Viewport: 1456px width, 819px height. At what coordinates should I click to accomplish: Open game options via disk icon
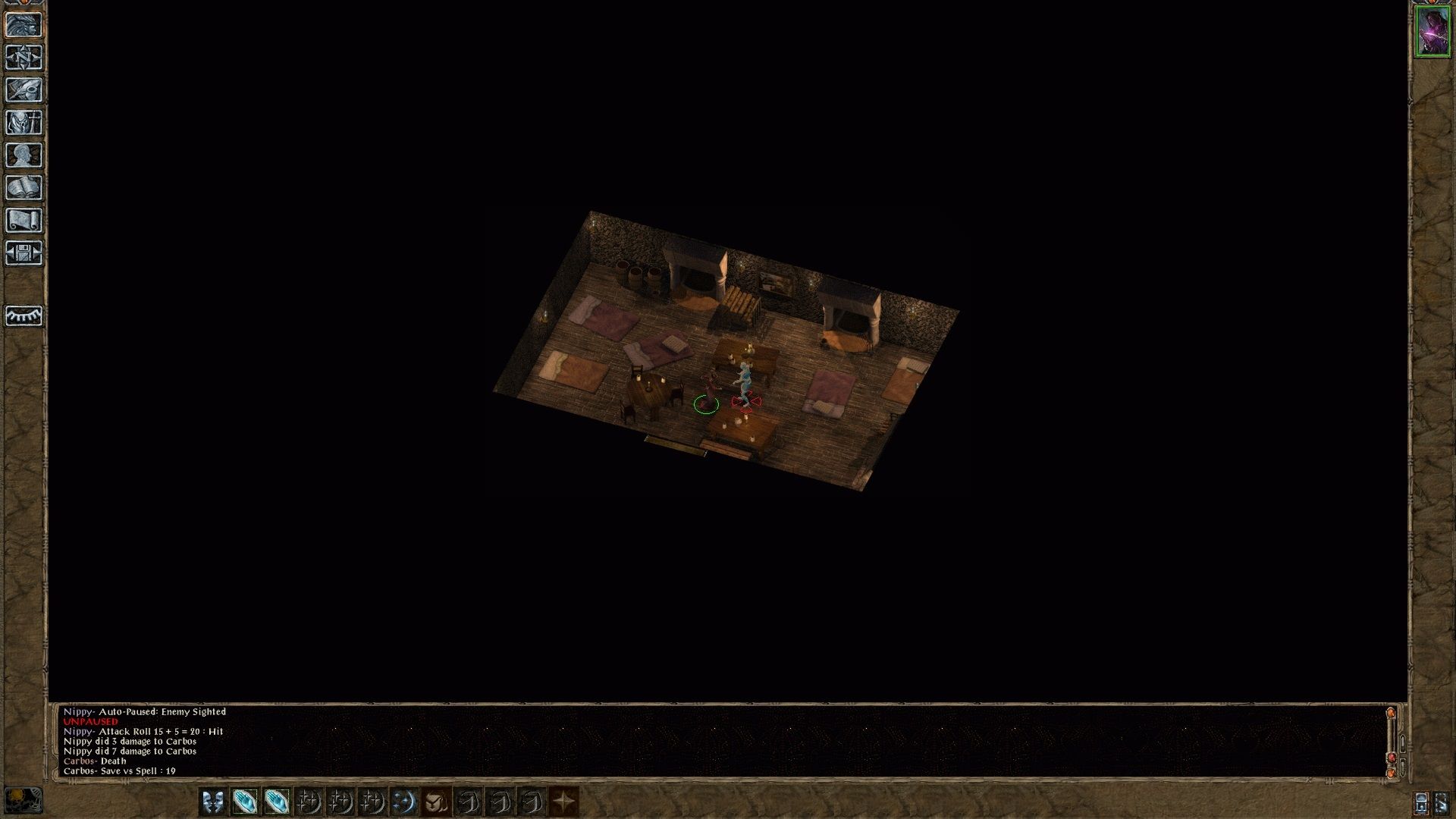(24, 252)
